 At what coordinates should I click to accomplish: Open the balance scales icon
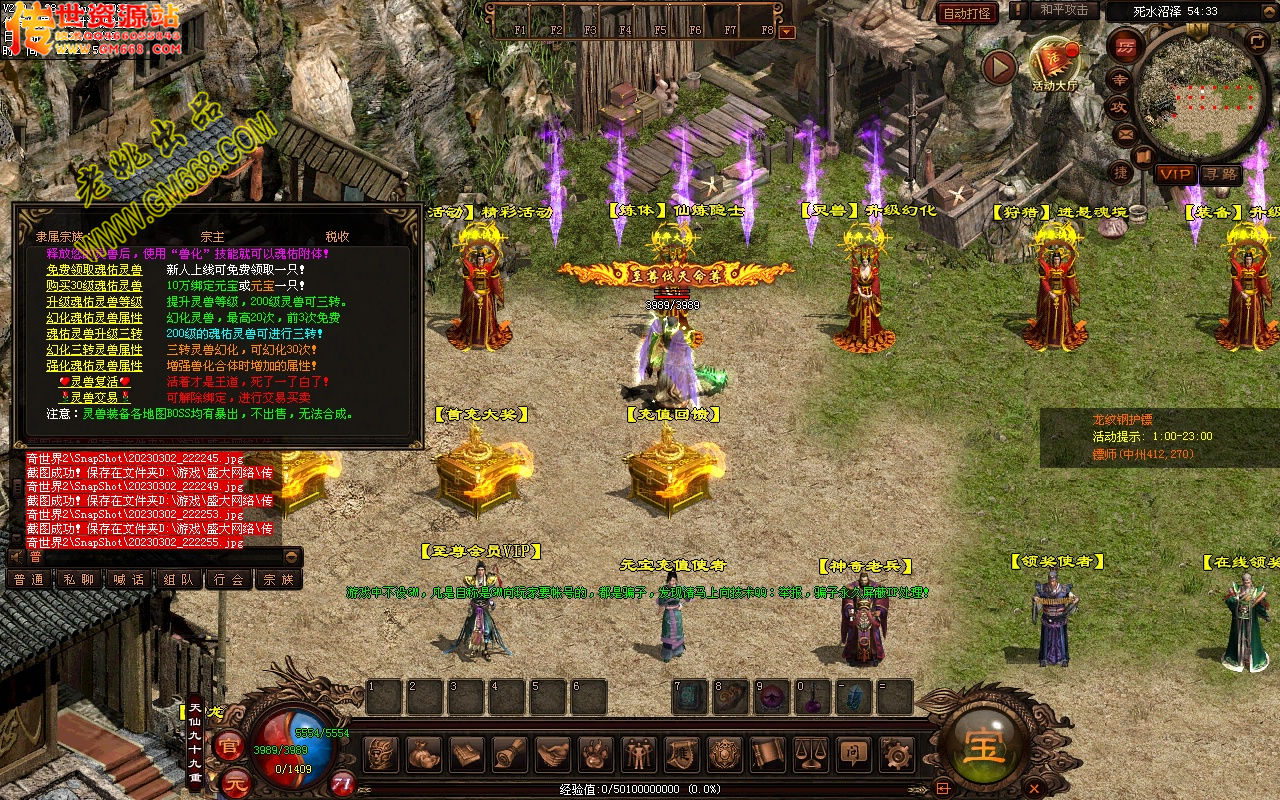click(x=810, y=753)
